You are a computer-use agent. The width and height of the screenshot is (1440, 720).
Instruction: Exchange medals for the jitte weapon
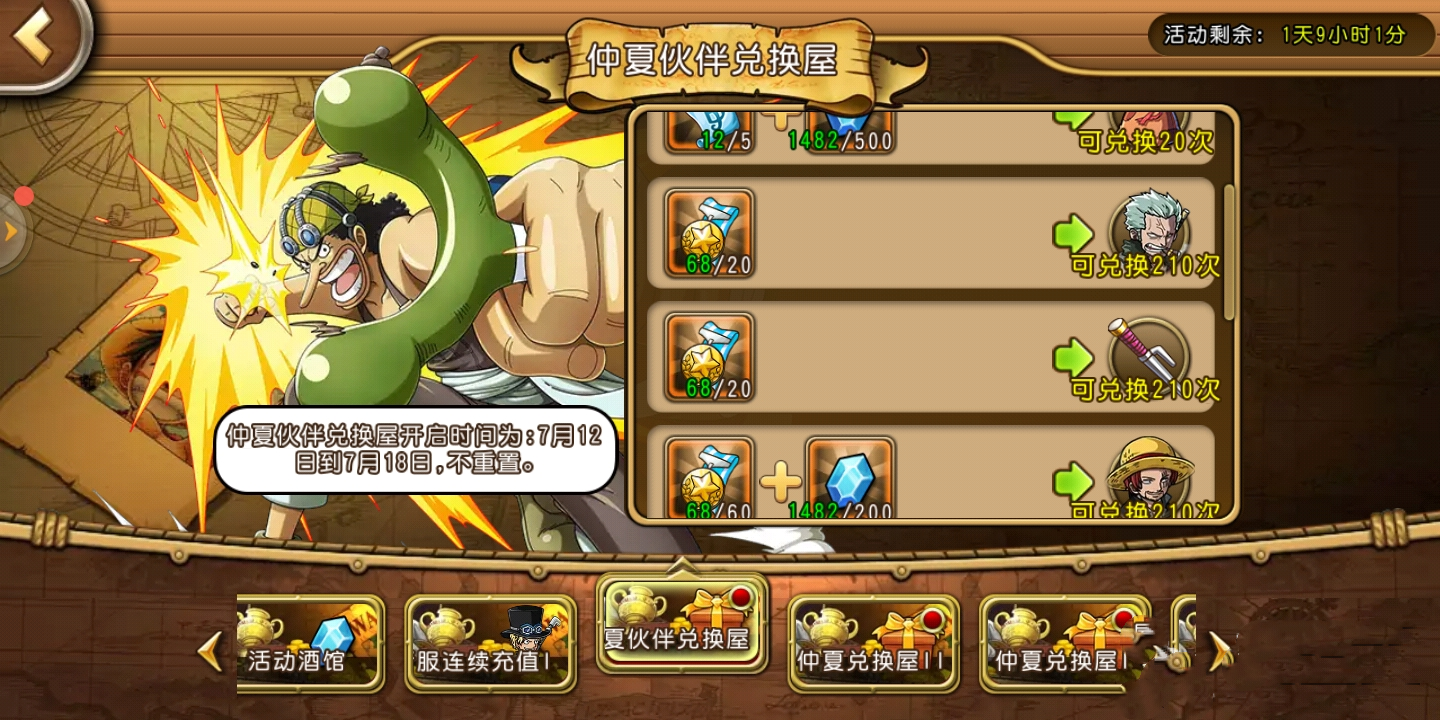1073,357
